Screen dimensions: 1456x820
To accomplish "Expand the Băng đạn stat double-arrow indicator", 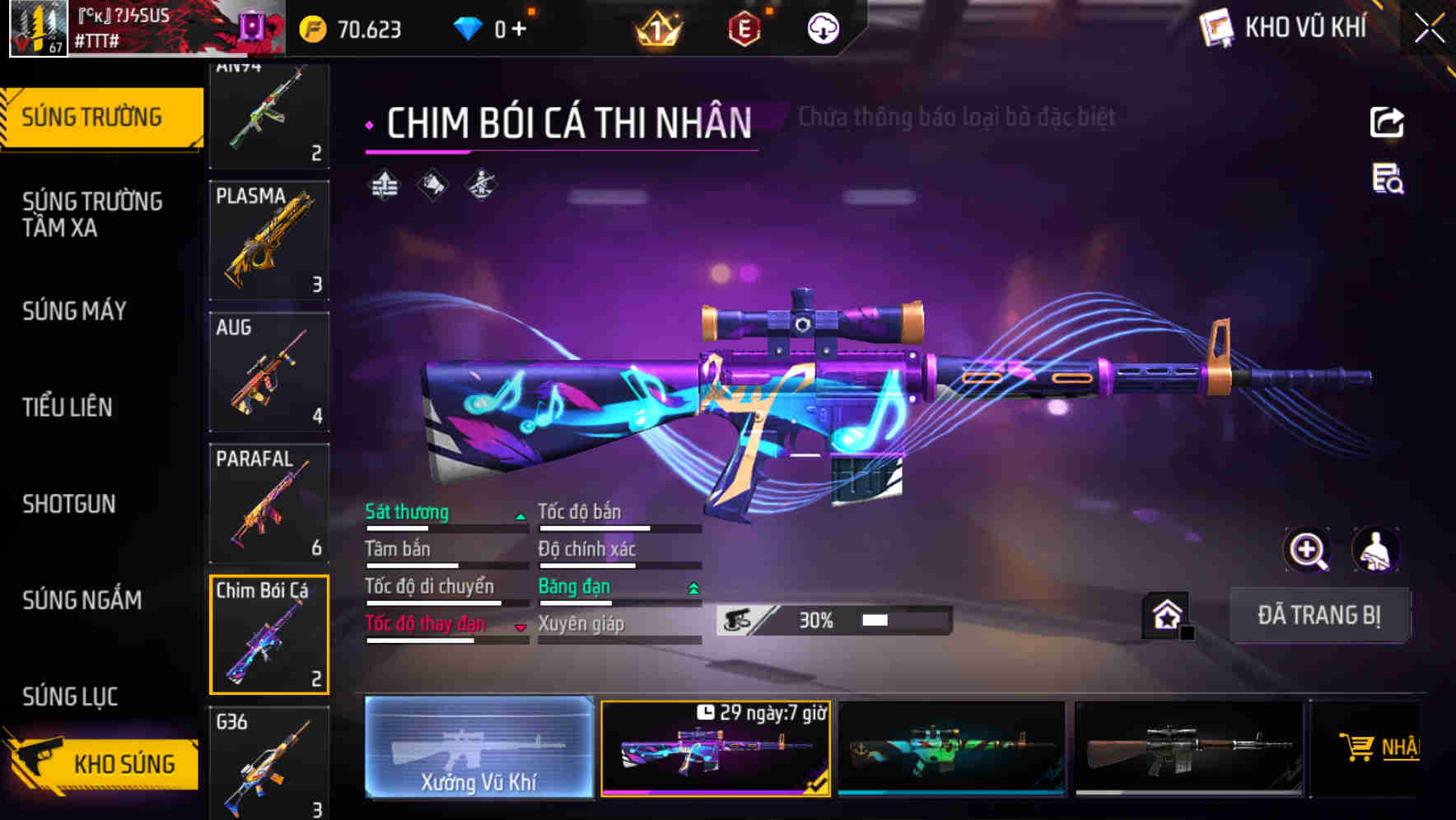I will click(693, 590).
